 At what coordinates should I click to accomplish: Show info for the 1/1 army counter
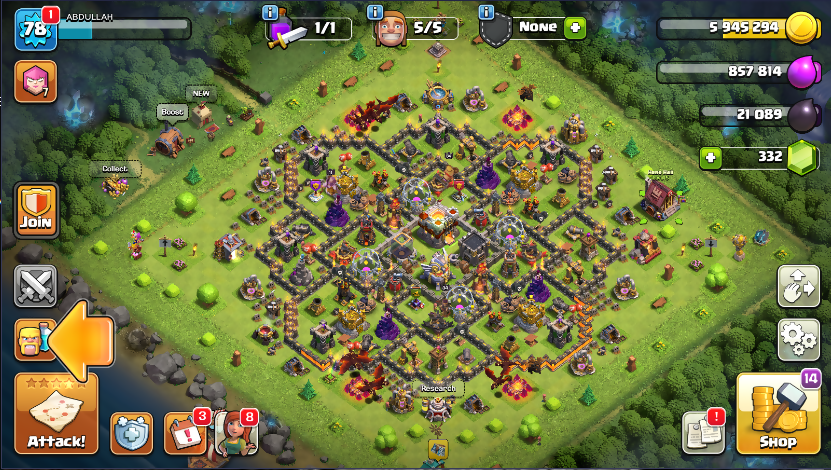pyautogui.click(x=269, y=12)
